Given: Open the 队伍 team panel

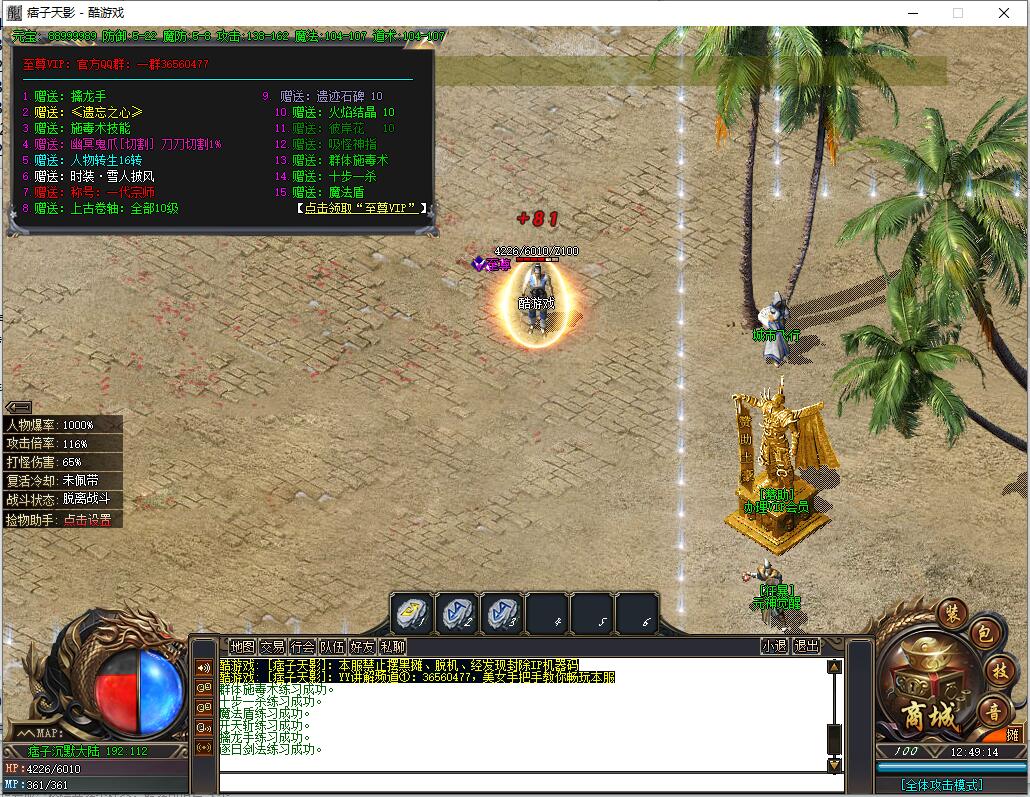Looking at the screenshot, I should (x=333, y=647).
